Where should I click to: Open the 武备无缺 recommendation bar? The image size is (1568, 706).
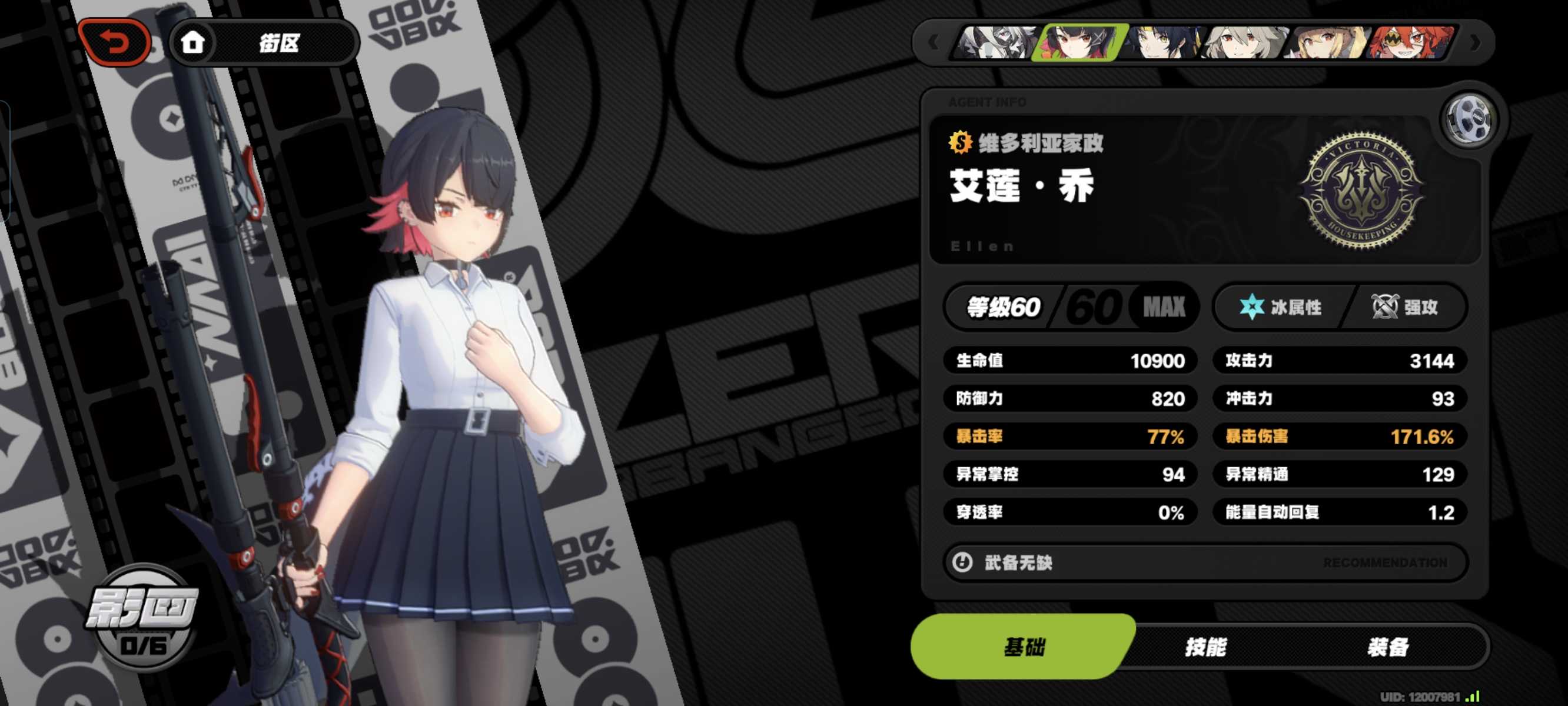[x=1204, y=562]
